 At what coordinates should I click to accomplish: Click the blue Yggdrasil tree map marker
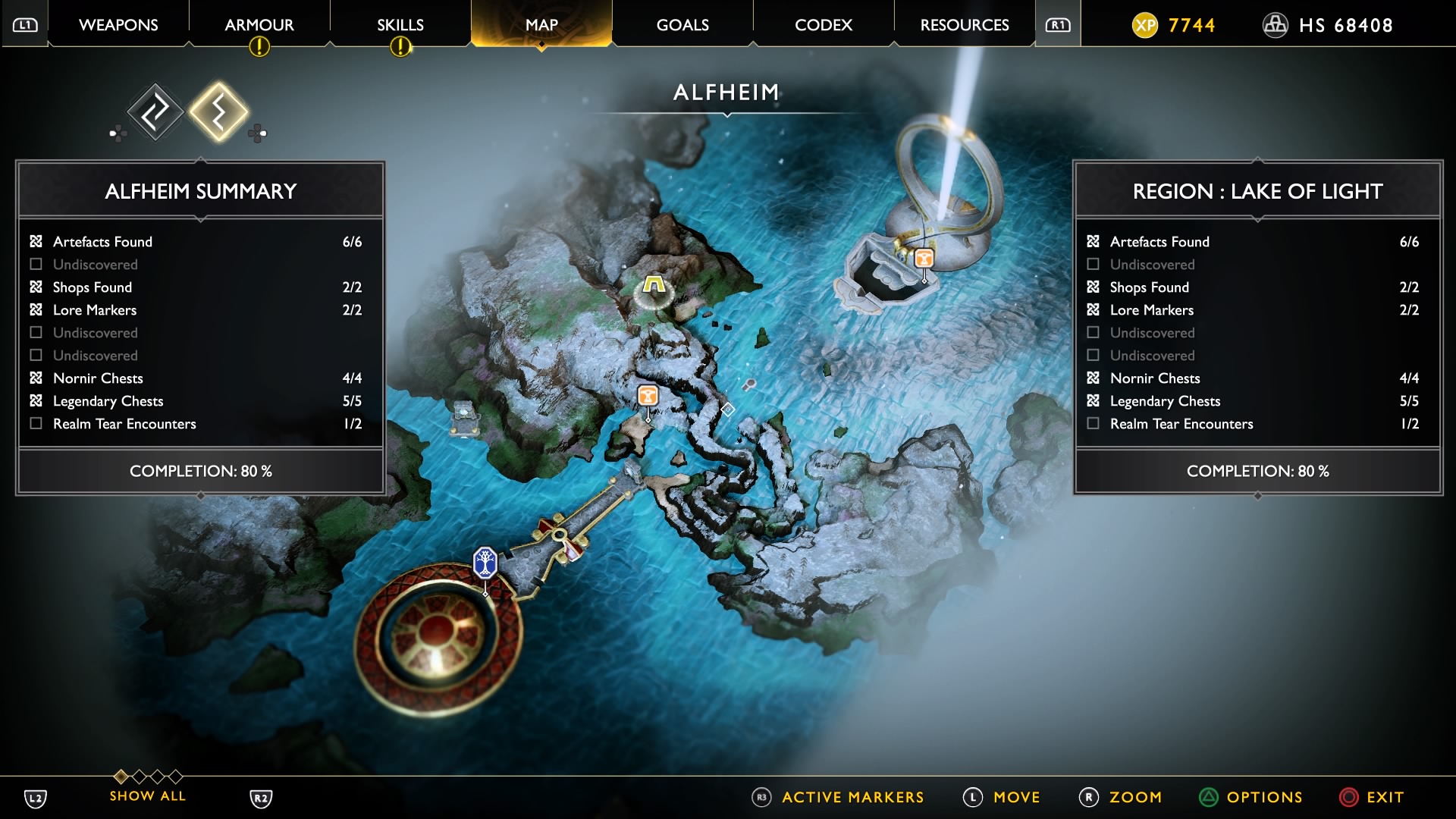click(x=485, y=563)
